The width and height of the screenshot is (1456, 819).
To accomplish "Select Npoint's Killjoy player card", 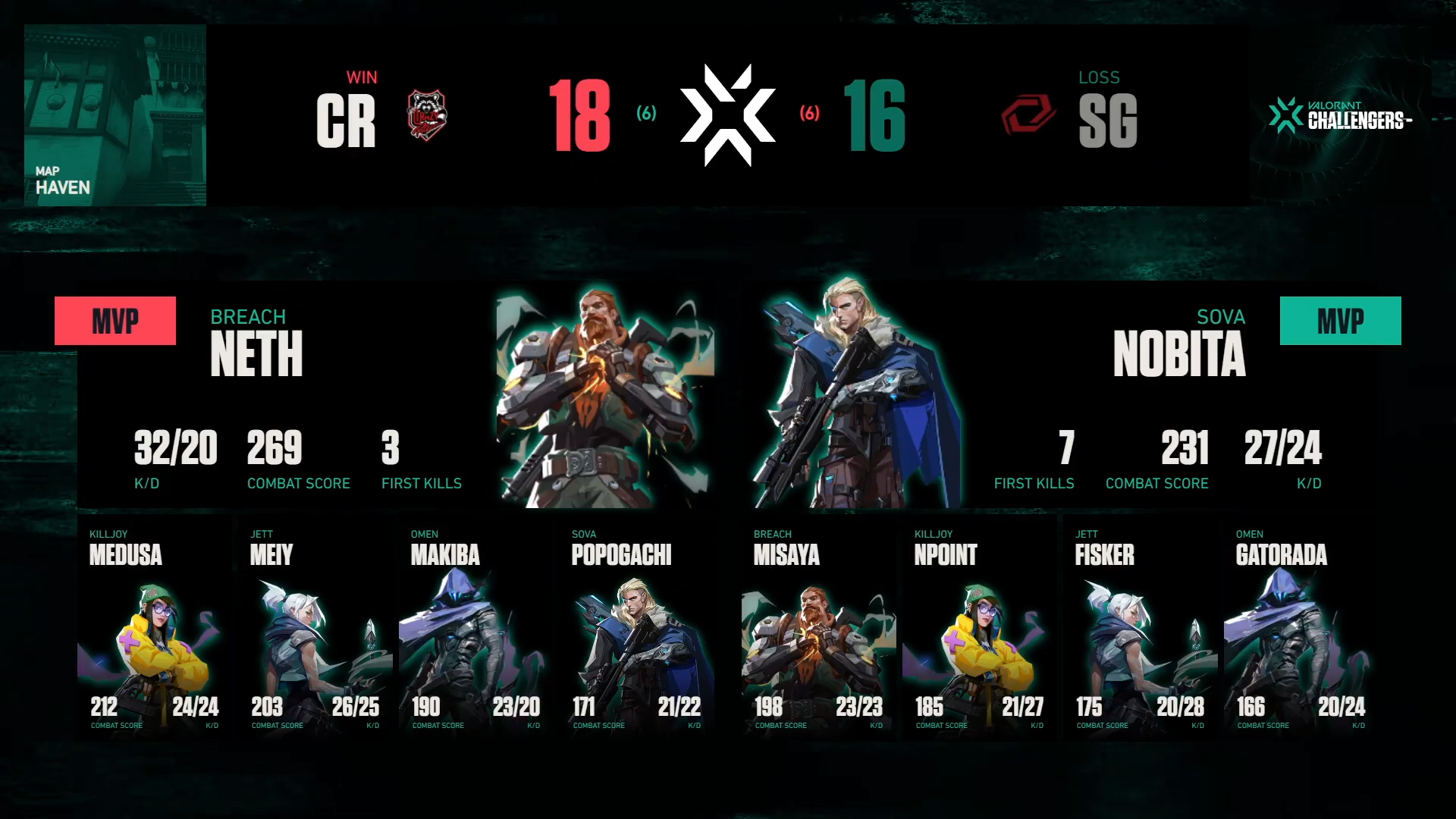I will click(980, 629).
